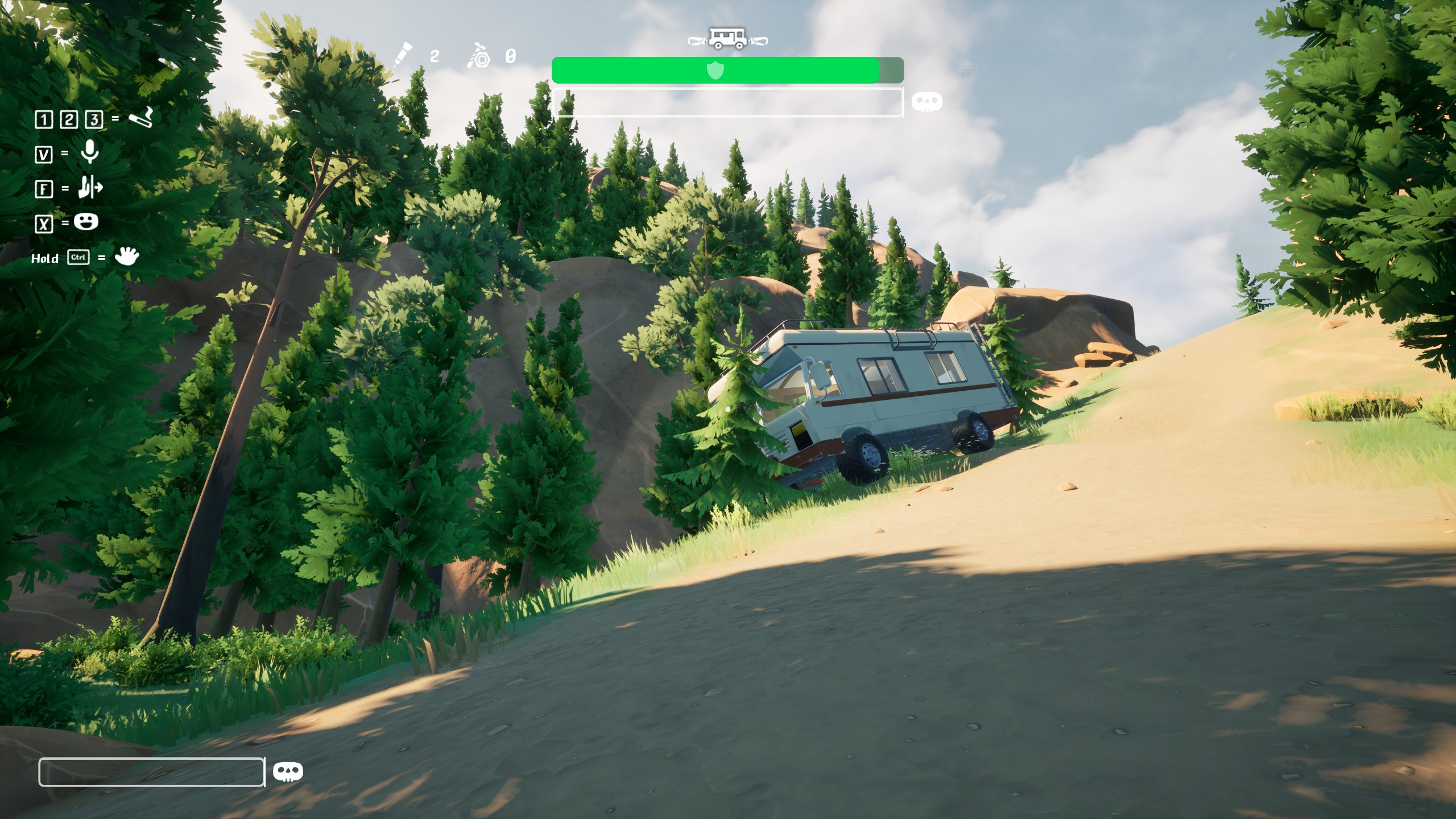Select the repair tube item icon

tap(403, 56)
